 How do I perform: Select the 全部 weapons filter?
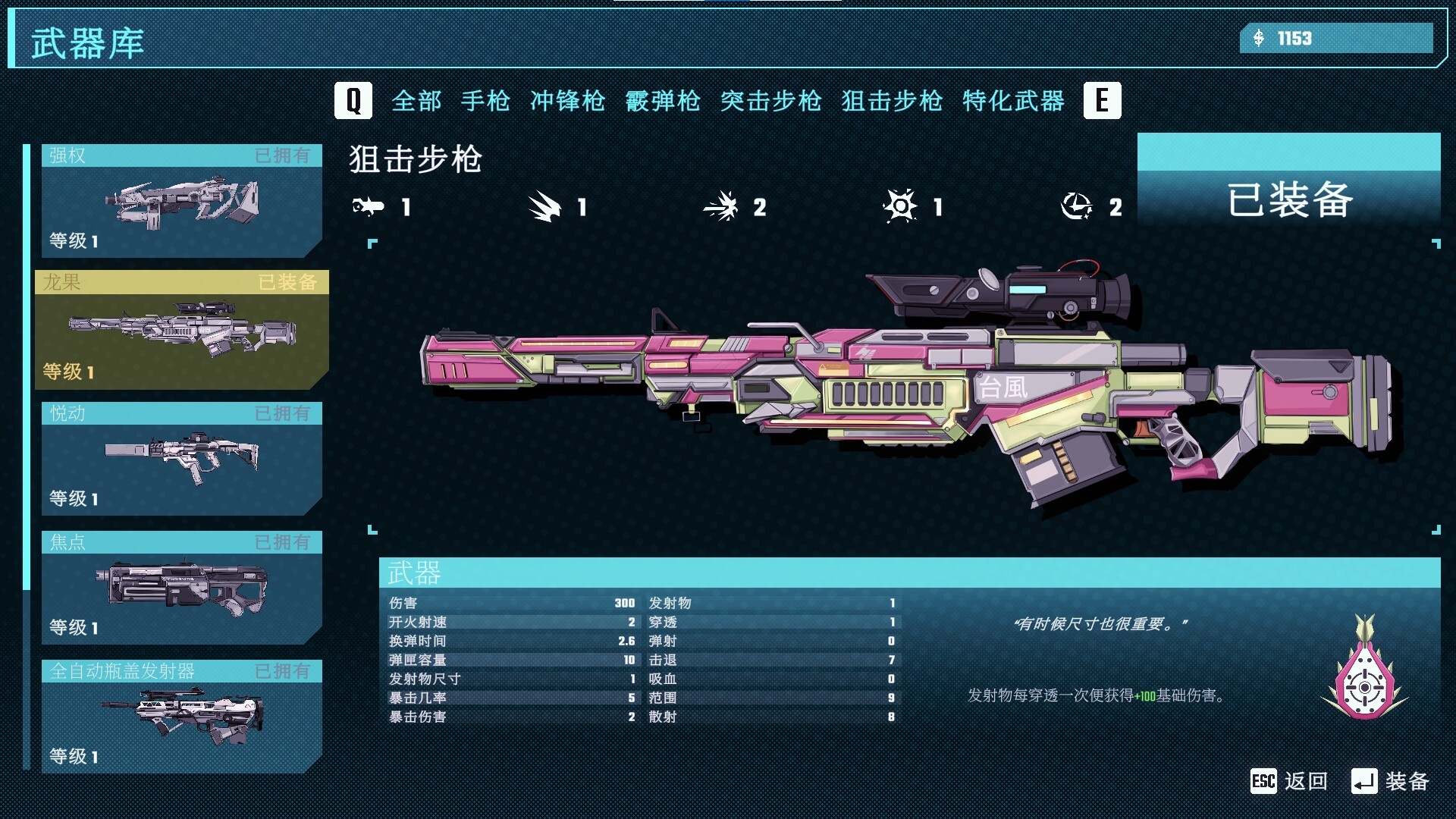416,101
